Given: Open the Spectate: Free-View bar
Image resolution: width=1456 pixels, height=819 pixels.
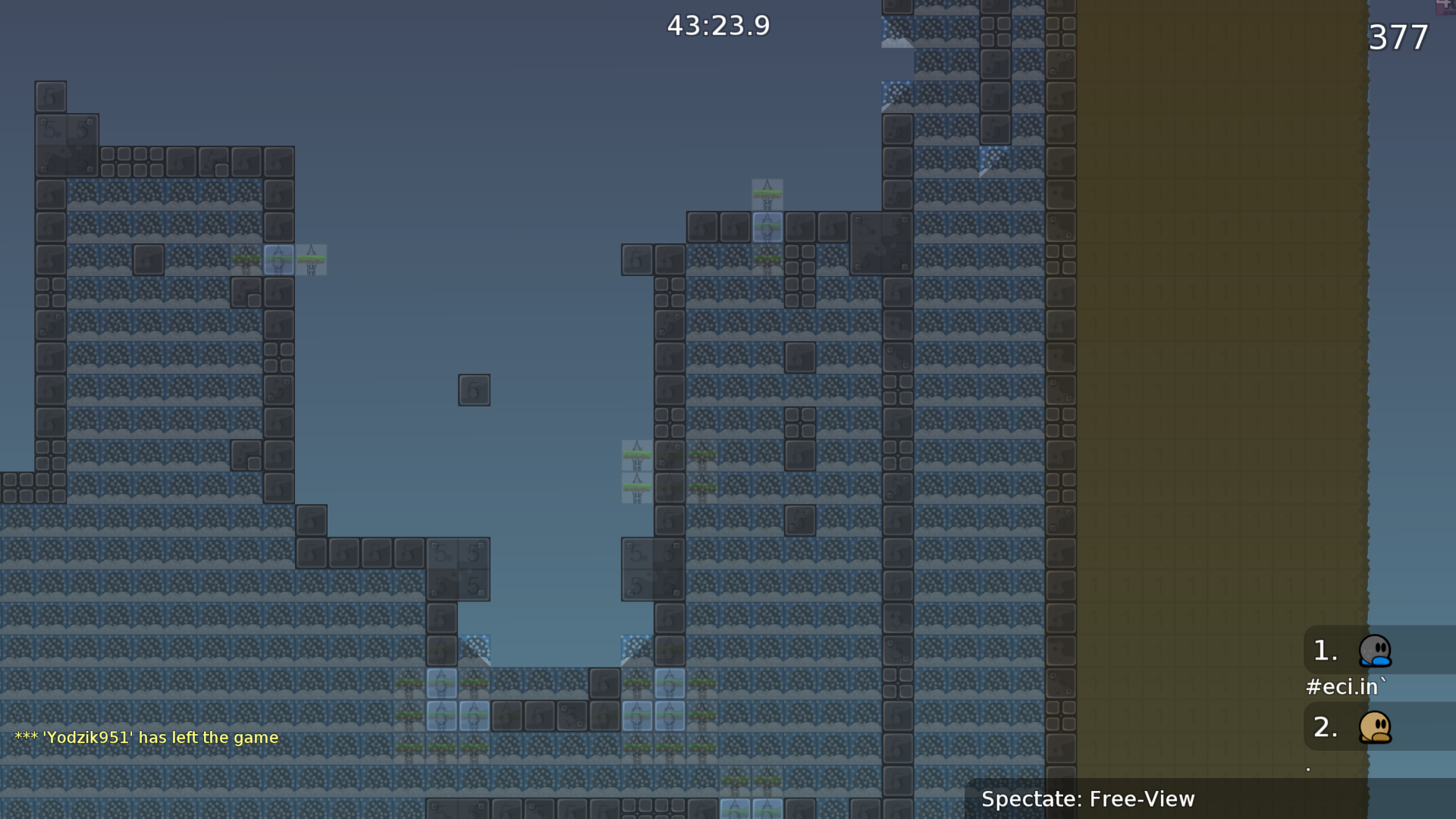Looking at the screenshot, I should pos(1088,799).
